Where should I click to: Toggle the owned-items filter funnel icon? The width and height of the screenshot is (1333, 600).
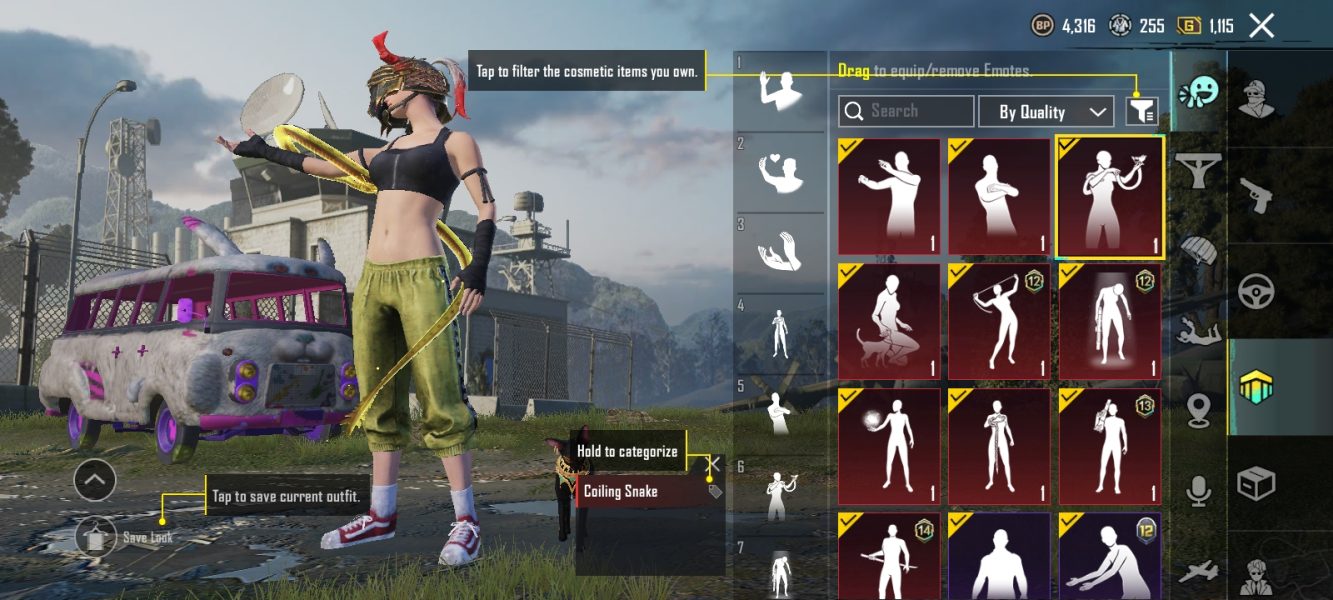1141,111
